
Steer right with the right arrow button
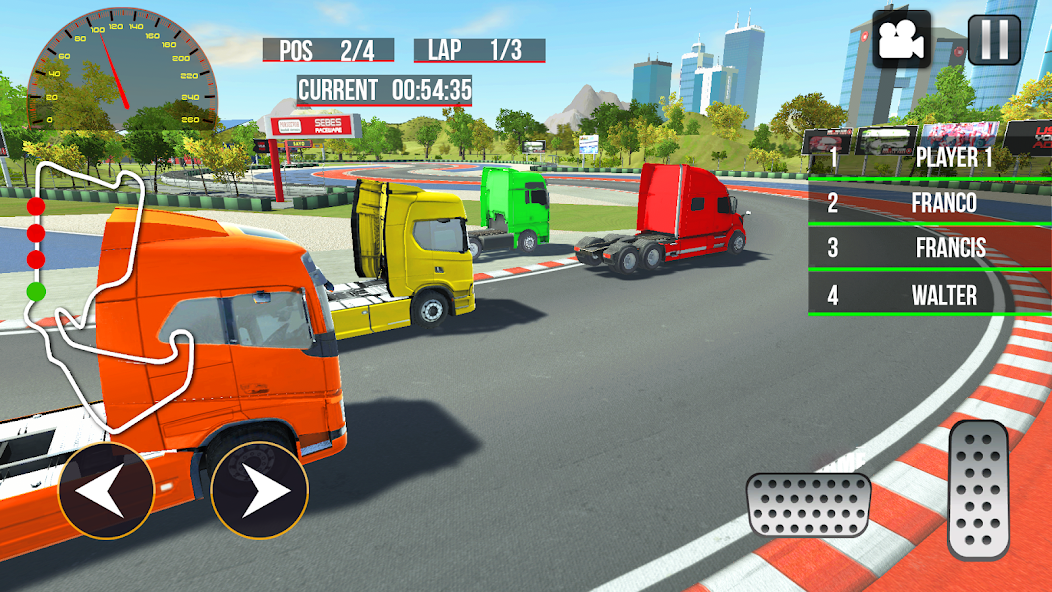[x=259, y=491]
